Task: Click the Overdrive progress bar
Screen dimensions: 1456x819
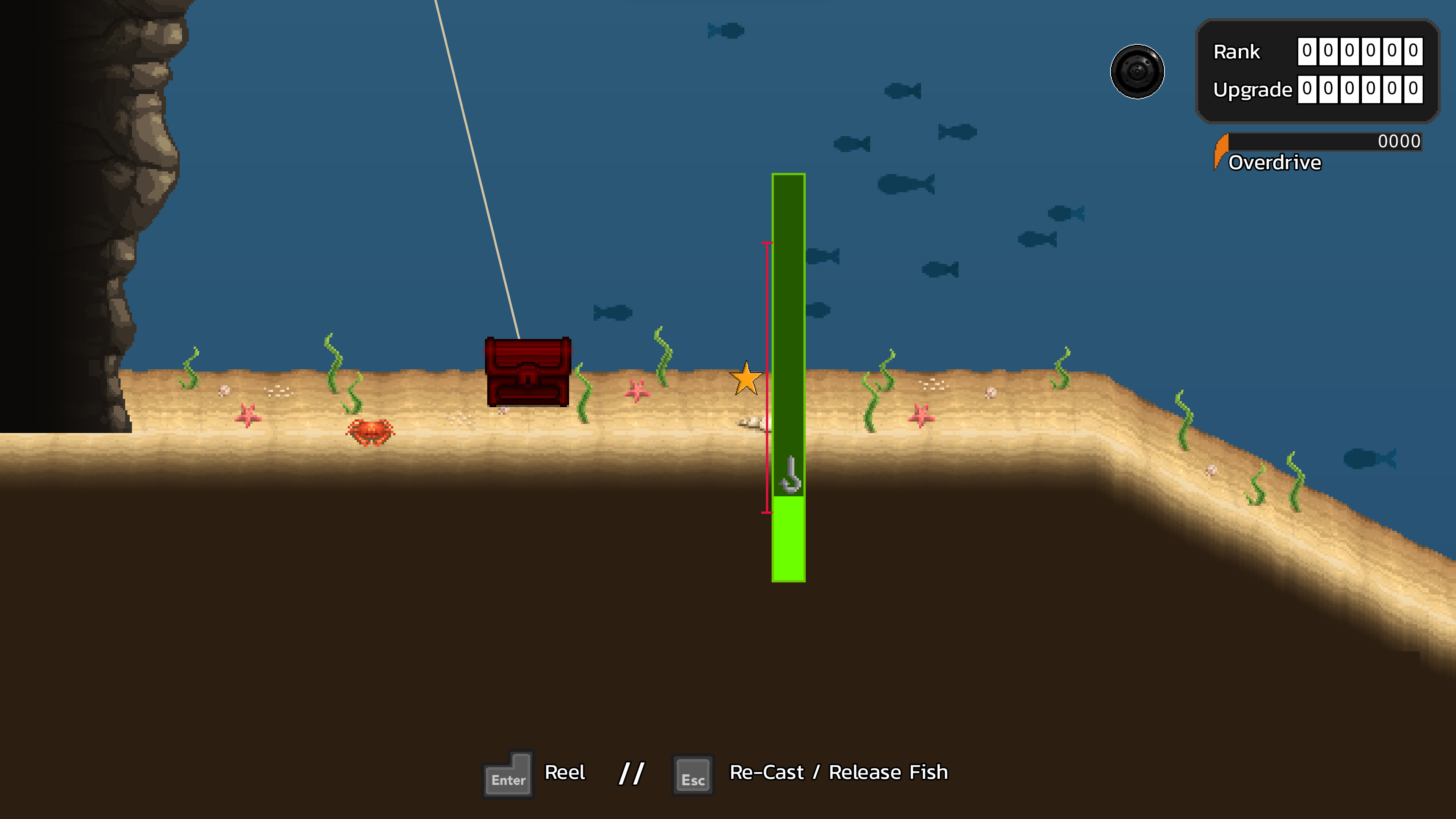Action: click(1323, 141)
